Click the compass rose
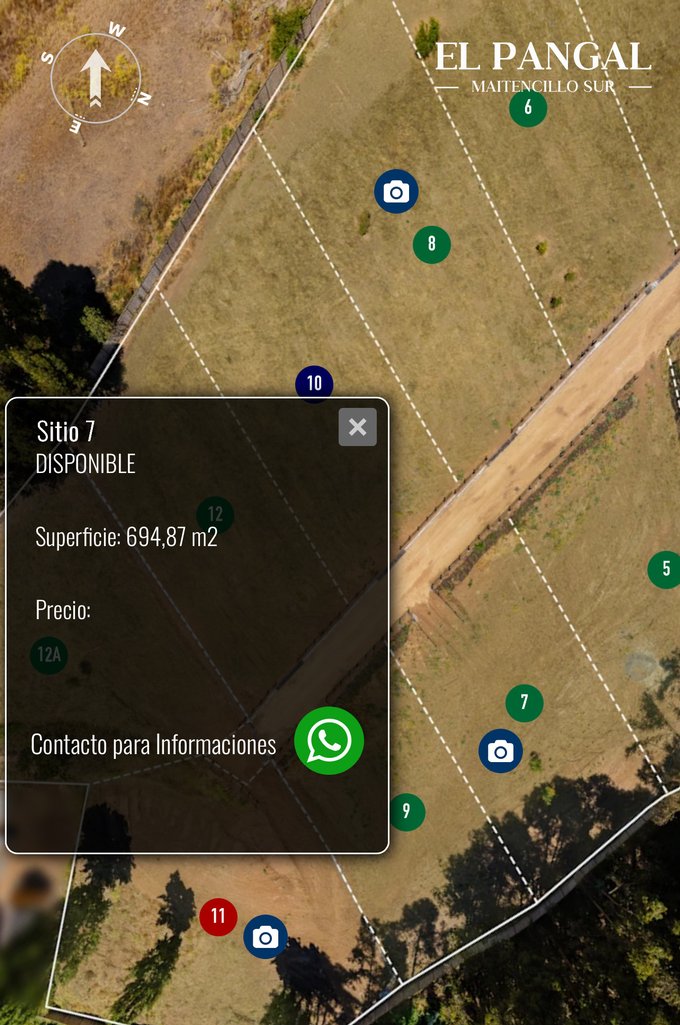This screenshot has width=680, height=1025. point(96,78)
